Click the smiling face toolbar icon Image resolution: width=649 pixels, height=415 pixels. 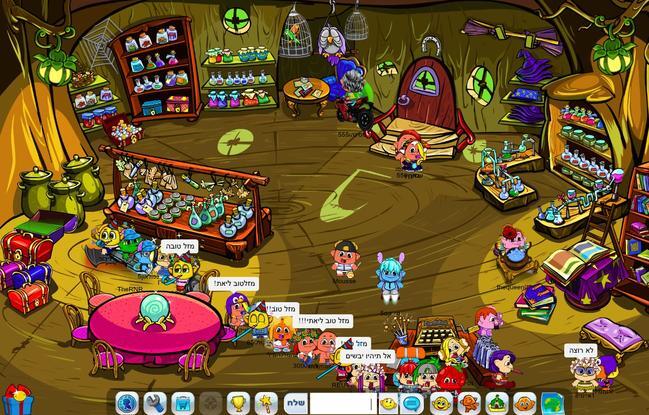(440, 403)
